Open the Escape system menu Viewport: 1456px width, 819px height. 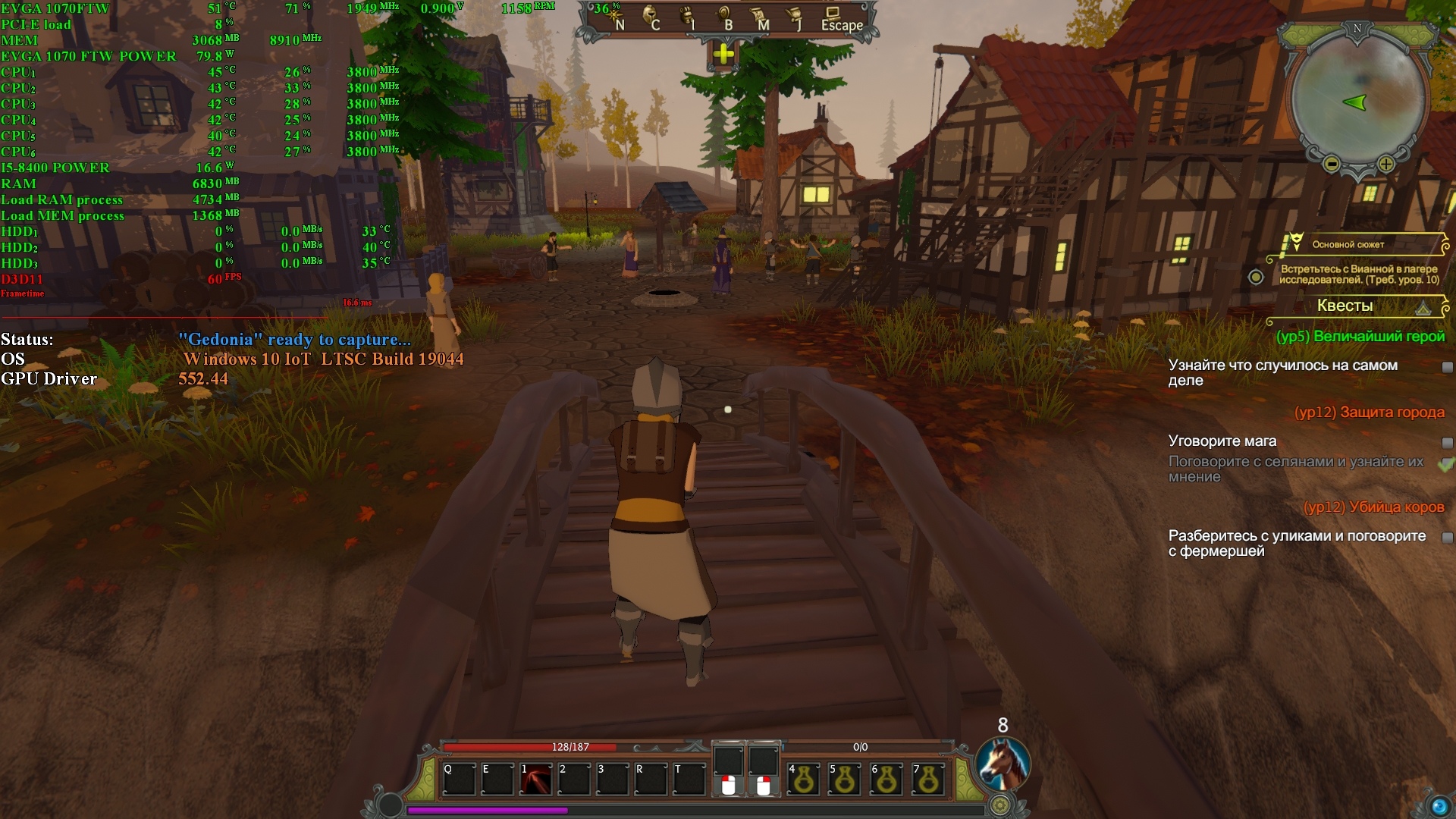pyautogui.click(x=841, y=18)
